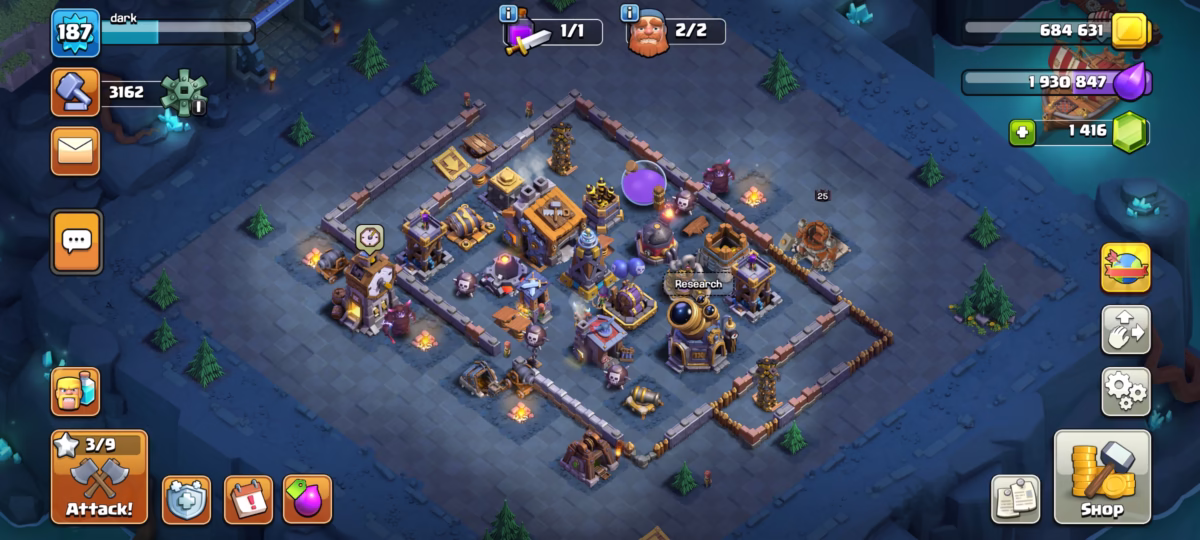Open the village layout editor hand icon
This screenshot has height=540, width=1200.
click(1125, 330)
